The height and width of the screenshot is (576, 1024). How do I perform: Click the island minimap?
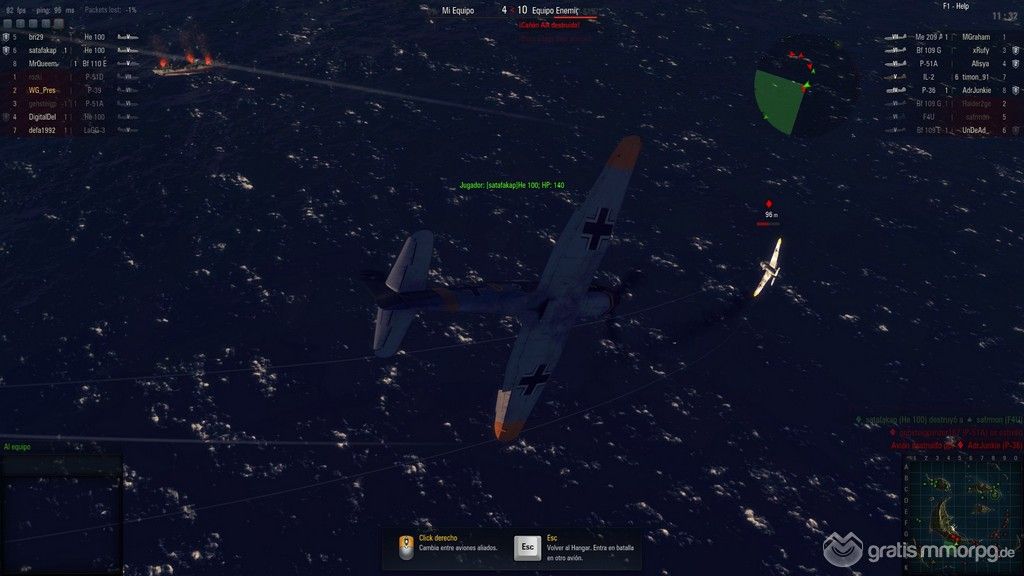pyautogui.click(x=961, y=510)
